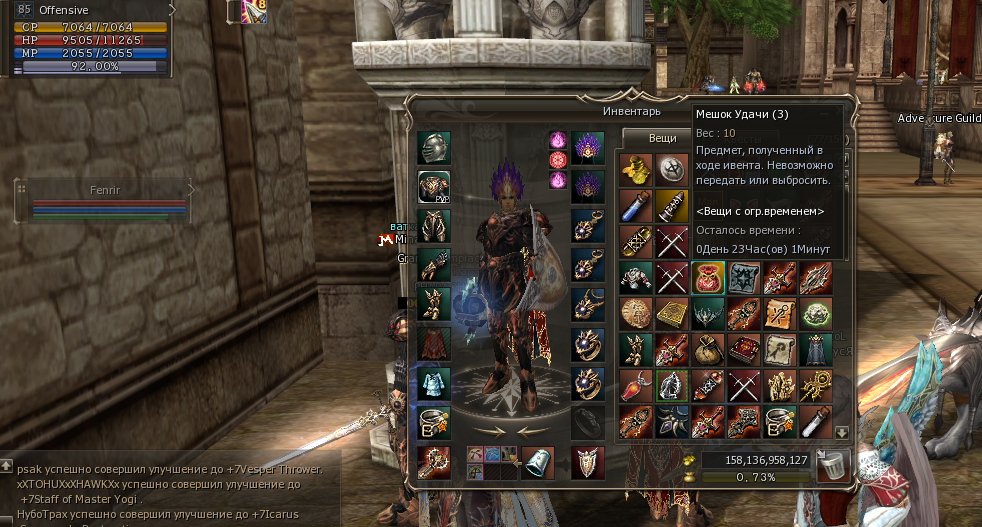Pick the light blue shirt slot
This screenshot has width=982, height=527.
(x=433, y=383)
